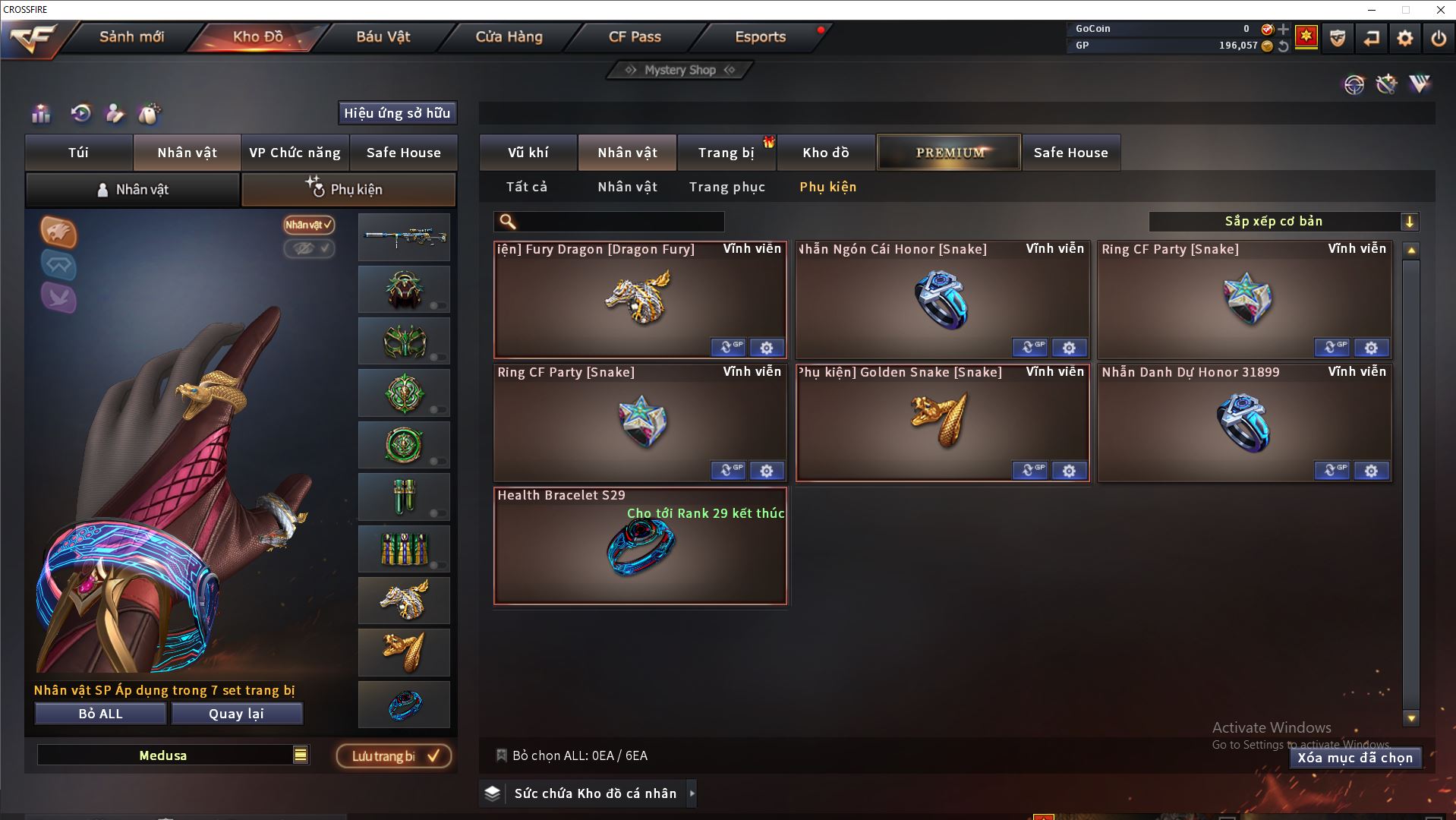
Task: Choose the Health Bracelet S29 item
Action: (x=640, y=546)
